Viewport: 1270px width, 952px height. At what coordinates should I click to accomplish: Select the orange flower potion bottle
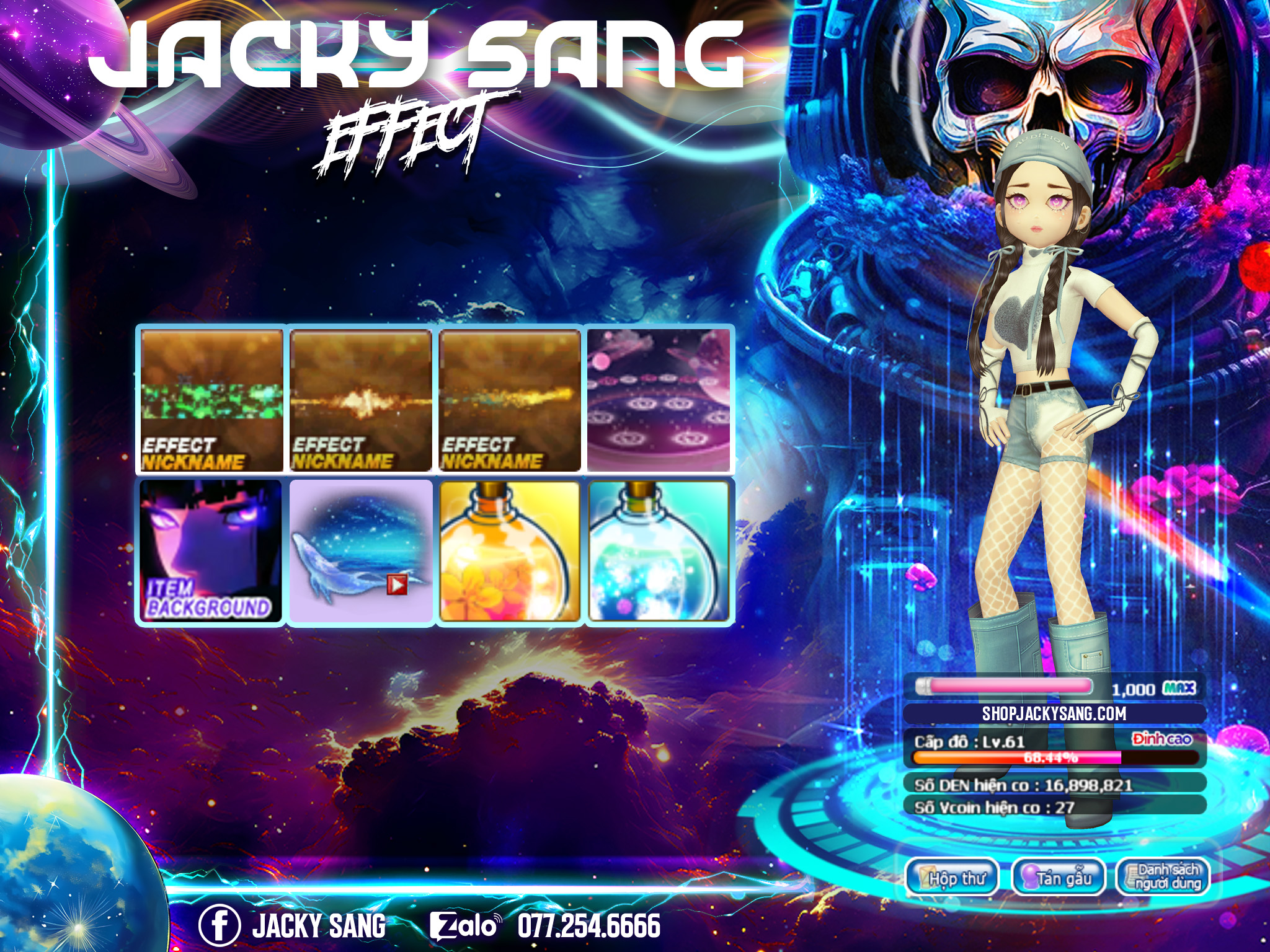coord(510,550)
